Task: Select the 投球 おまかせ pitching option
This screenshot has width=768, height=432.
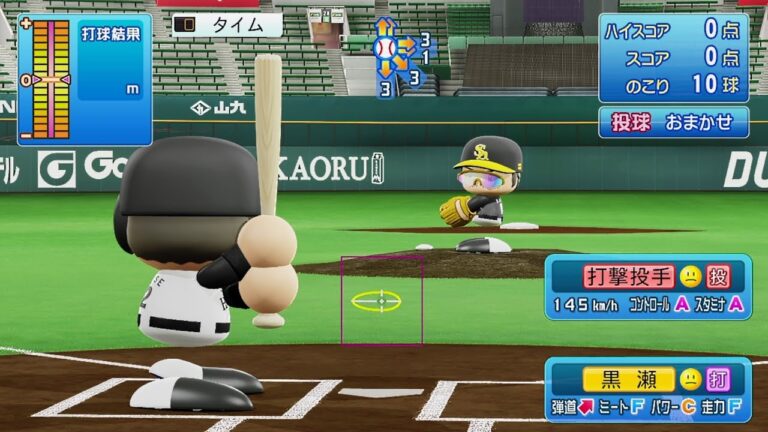Action: [673, 122]
